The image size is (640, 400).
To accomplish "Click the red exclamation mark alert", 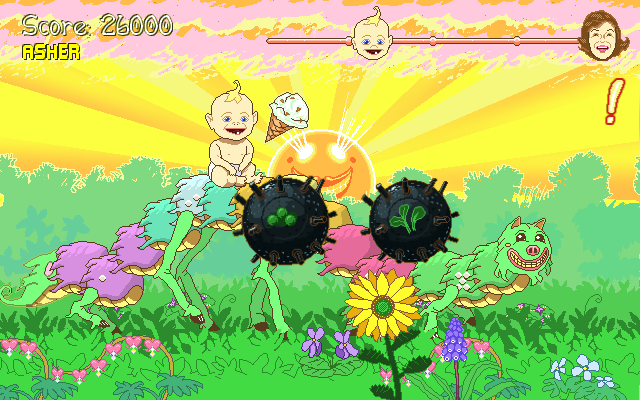I will (614, 101).
